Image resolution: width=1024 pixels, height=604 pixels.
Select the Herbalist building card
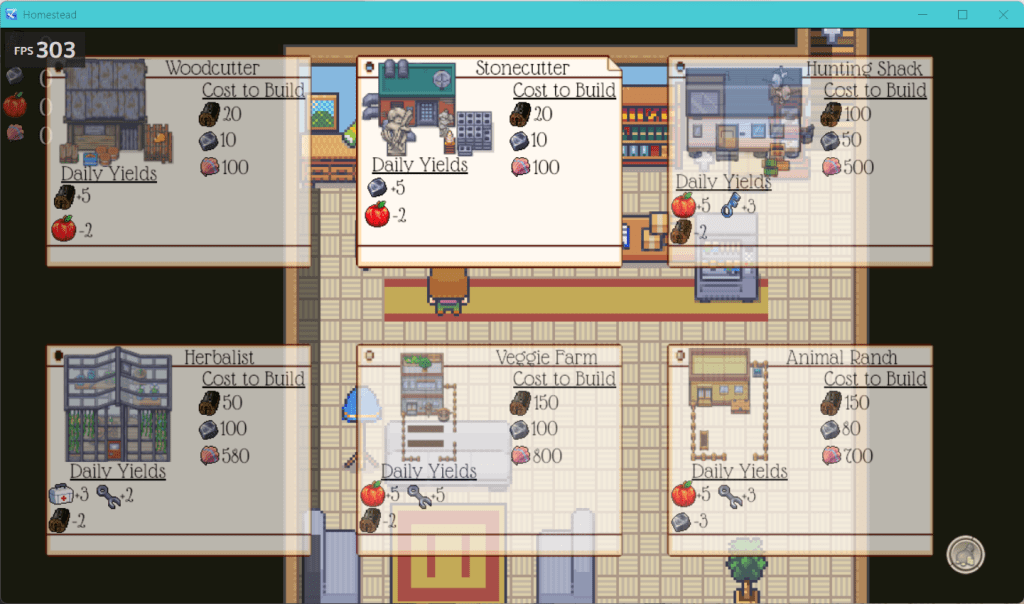point(178,450)
